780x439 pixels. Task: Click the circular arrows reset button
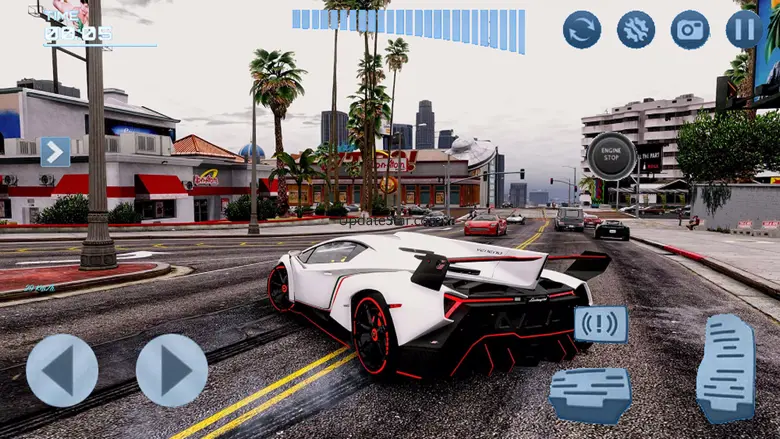[x=582, y=30]
